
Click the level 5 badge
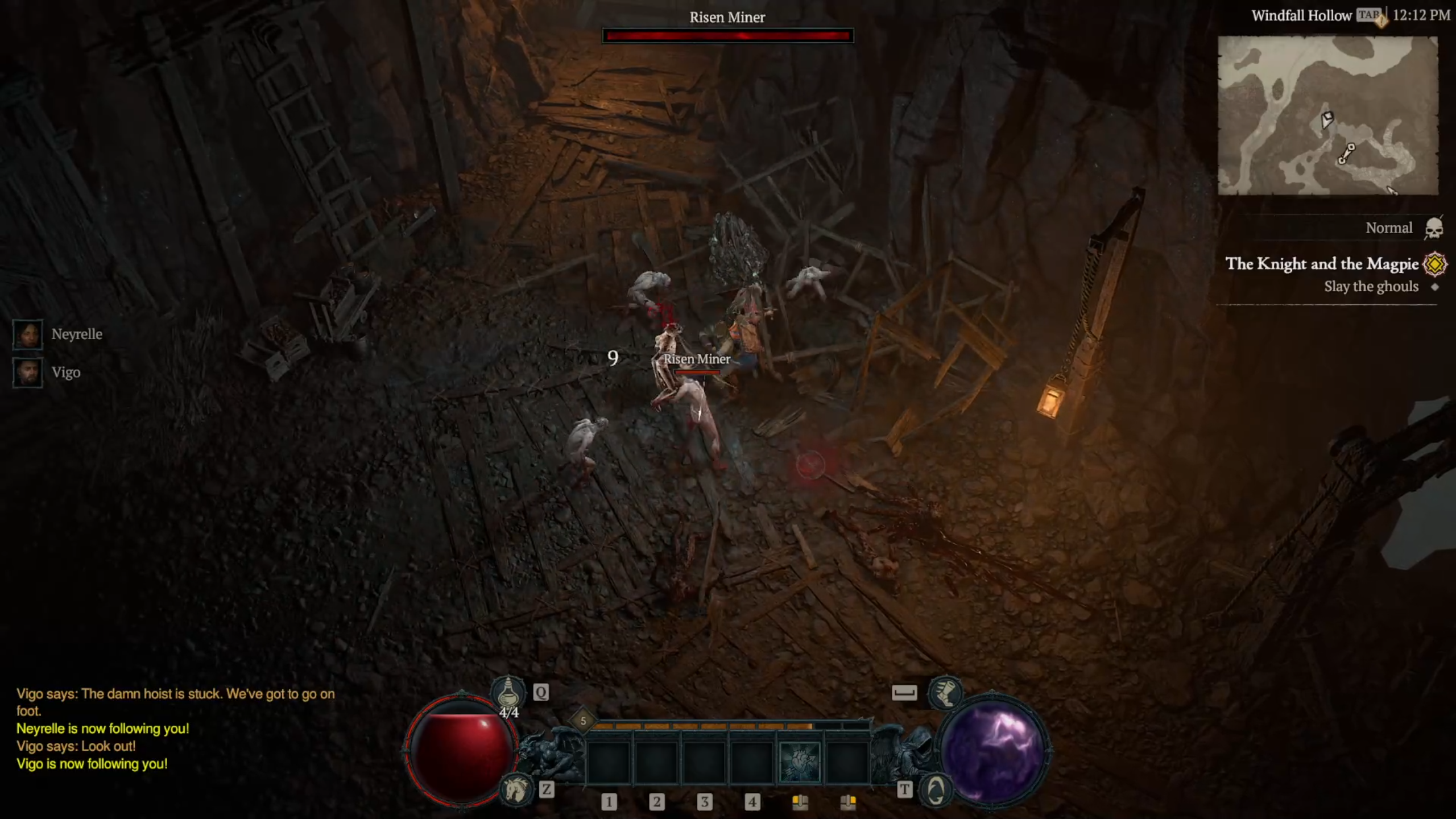(x=583, y=721)
